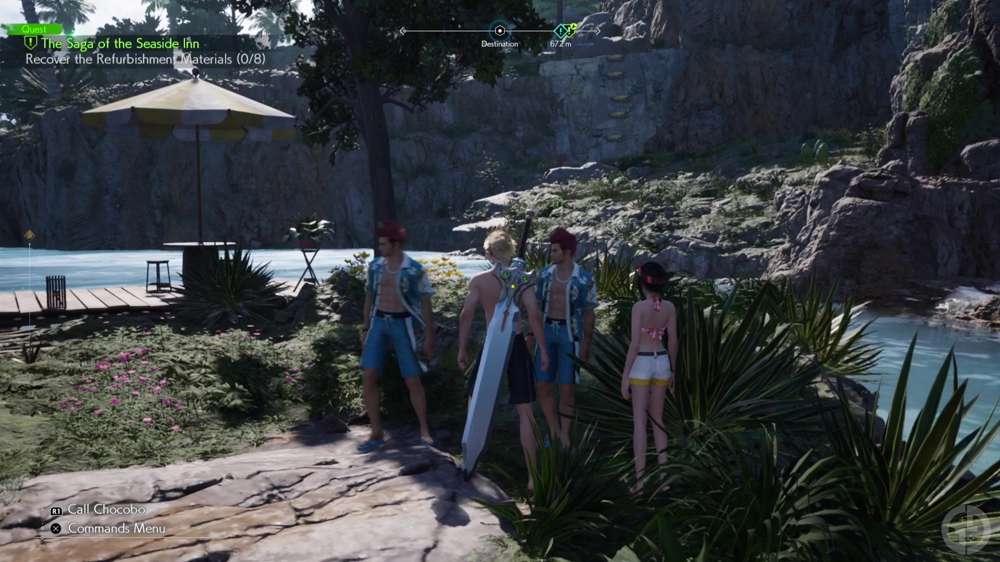The width and height of the screenshot is (1000, 562).
Task: Choose the Call Chocobo command label
Action: tap(106, 509)
